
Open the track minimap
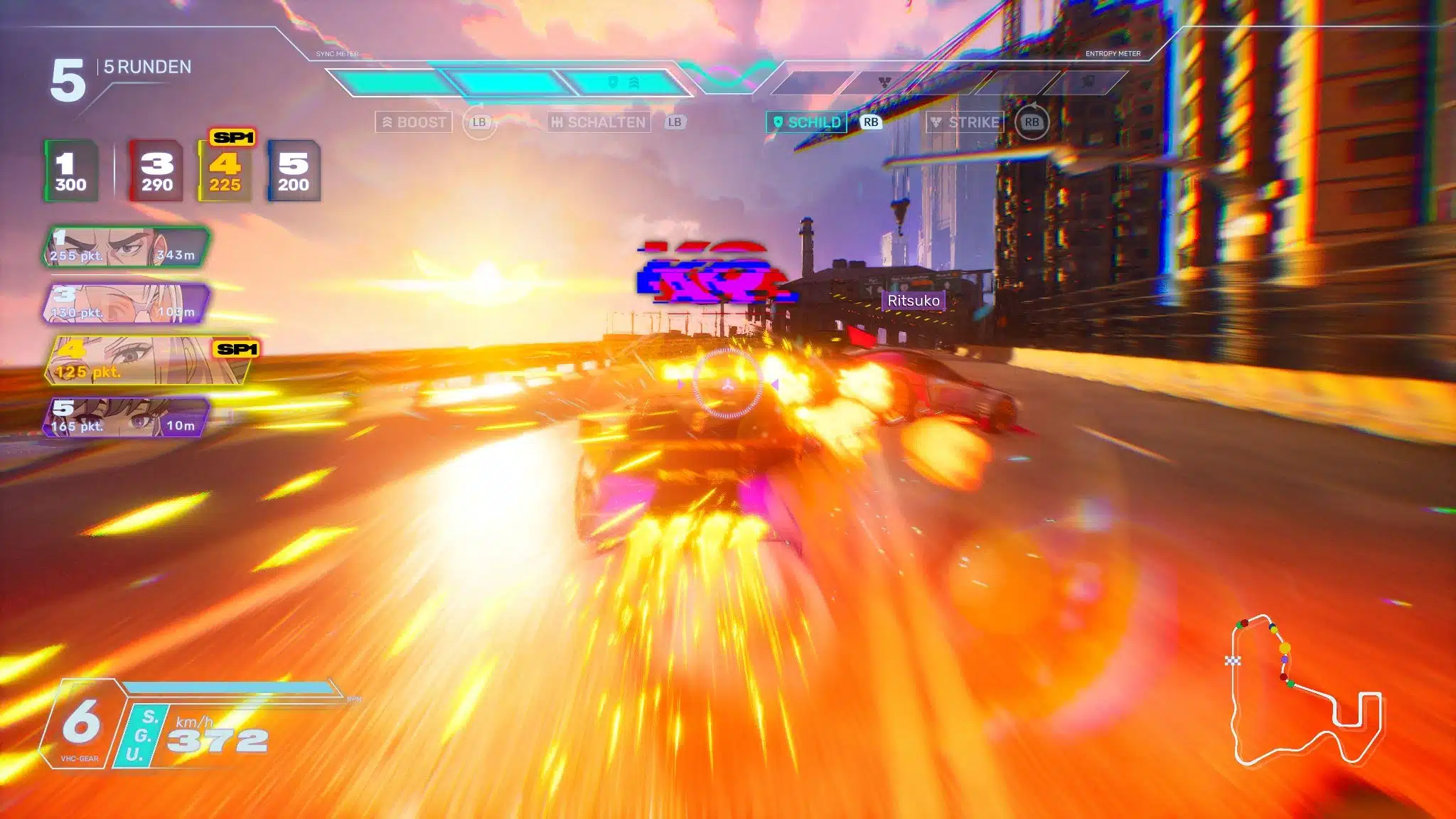[1306, 691]
